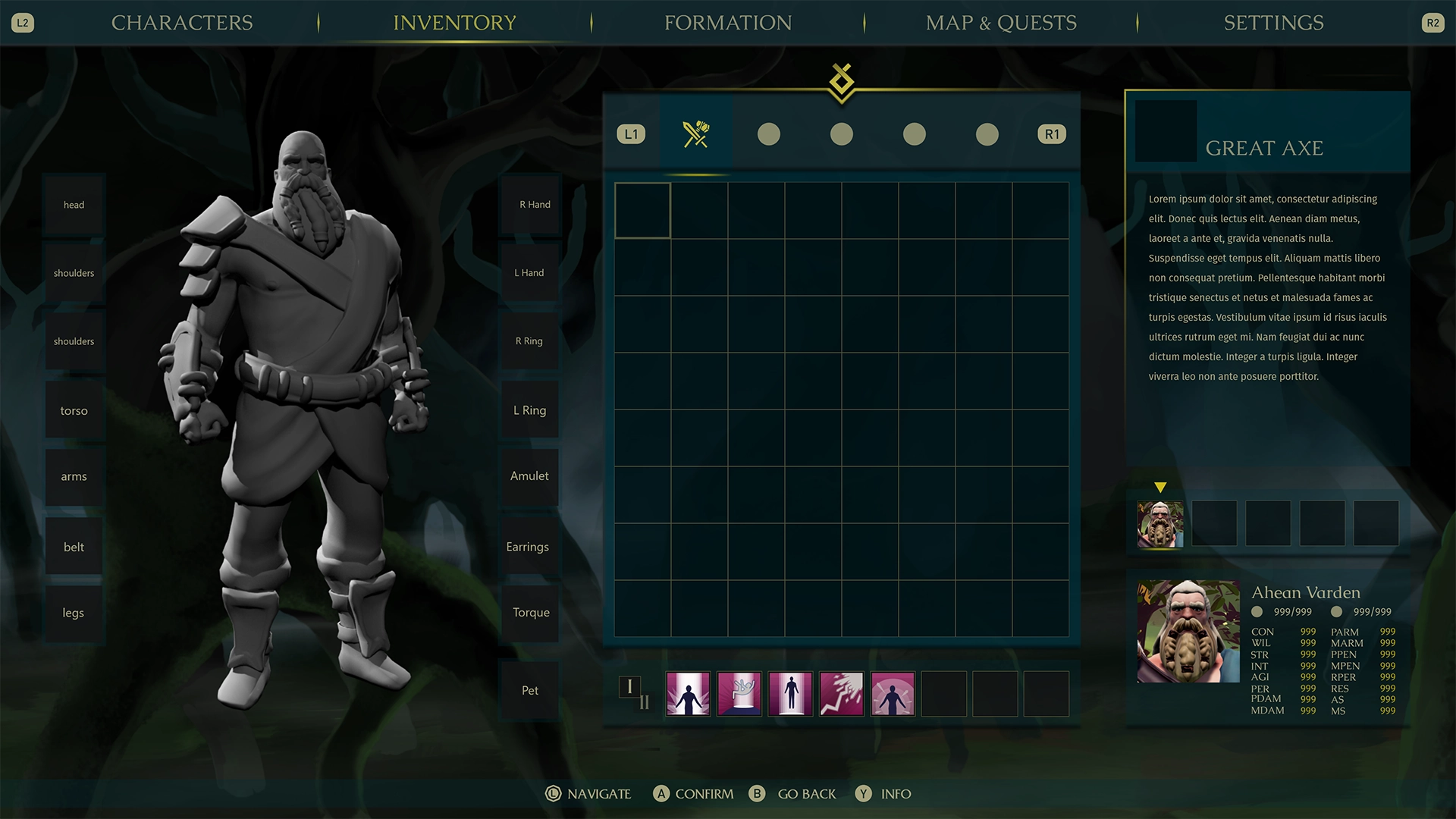Activate the first aura skill icon
Image resolution: width=1456 pixels, height=819 pixels.
pyautogui.click(x=688, y=693)
